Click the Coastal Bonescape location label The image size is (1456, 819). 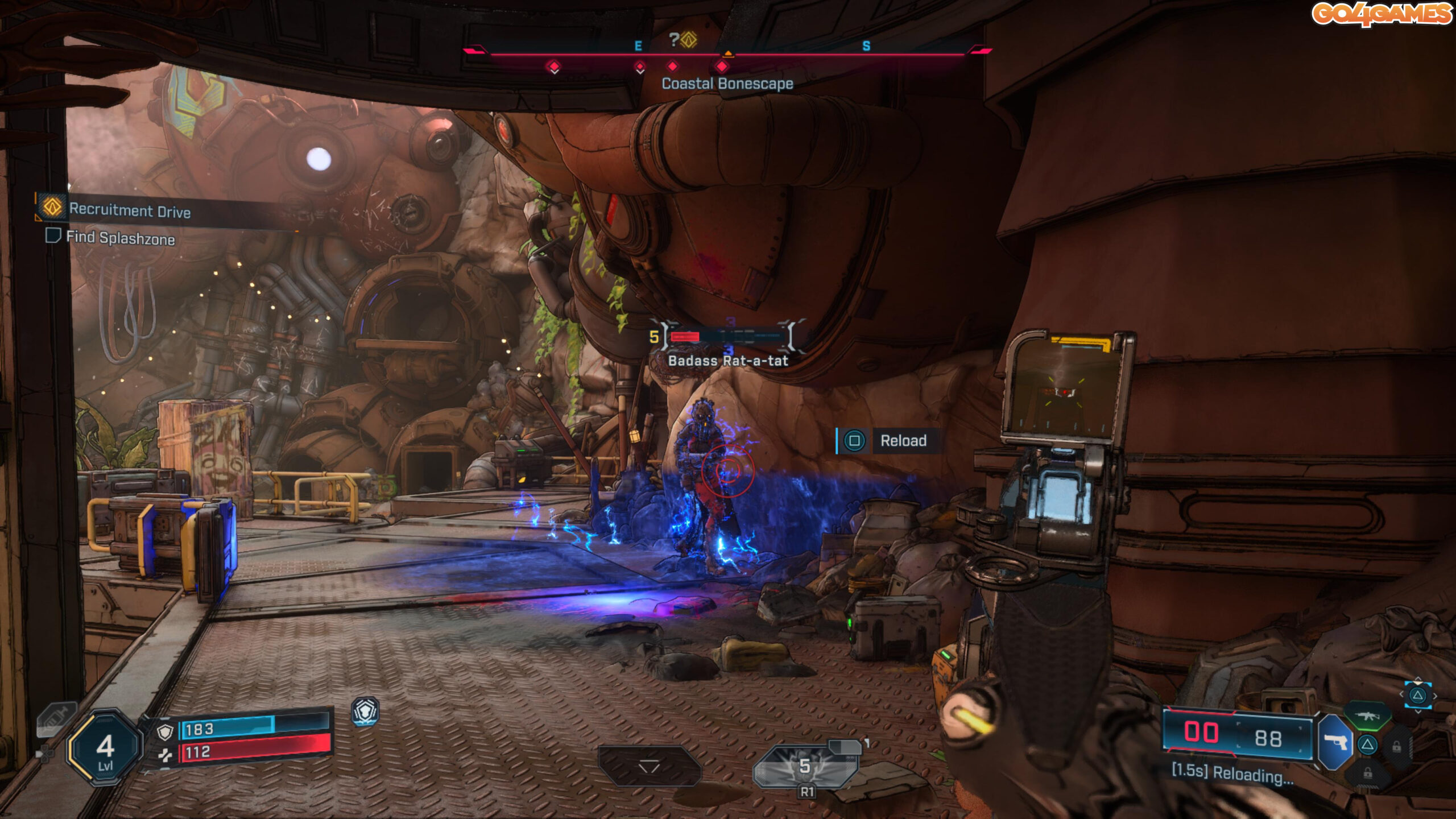[x=727, y=84]
